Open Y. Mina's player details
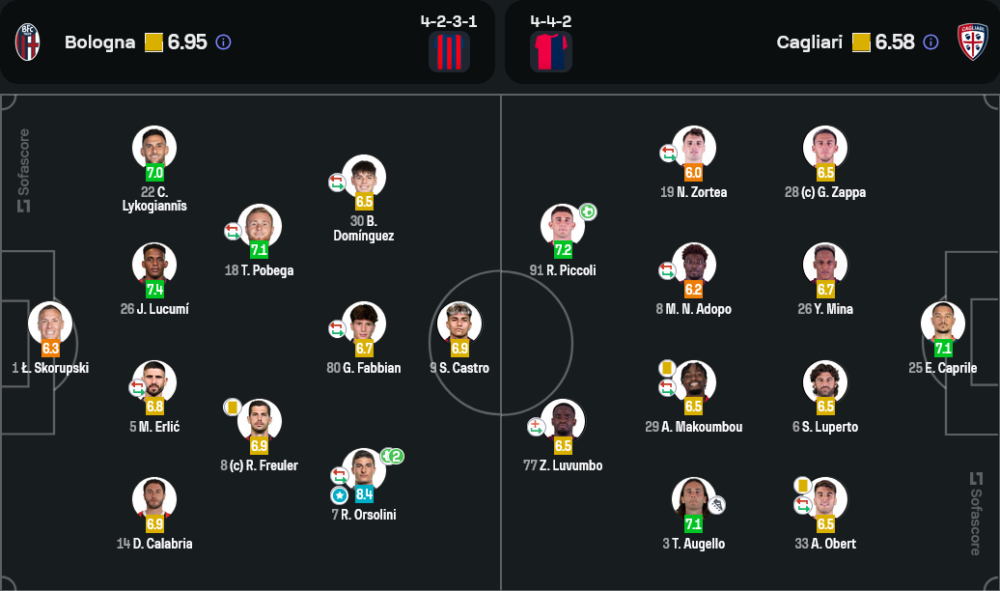The height and width of the screenshot is (591, 1000). pyautogui.click(x=825, y=265)
